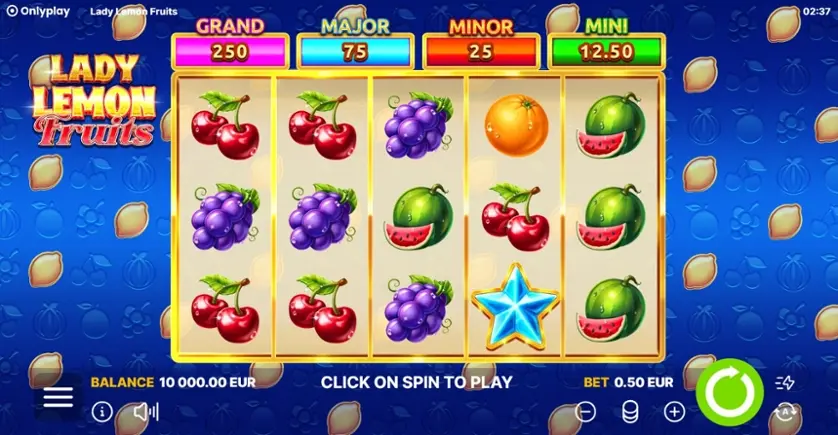Viewport: 838px width, 435px height.
Task: Activate the autoplay button
Action: [785, 411]
